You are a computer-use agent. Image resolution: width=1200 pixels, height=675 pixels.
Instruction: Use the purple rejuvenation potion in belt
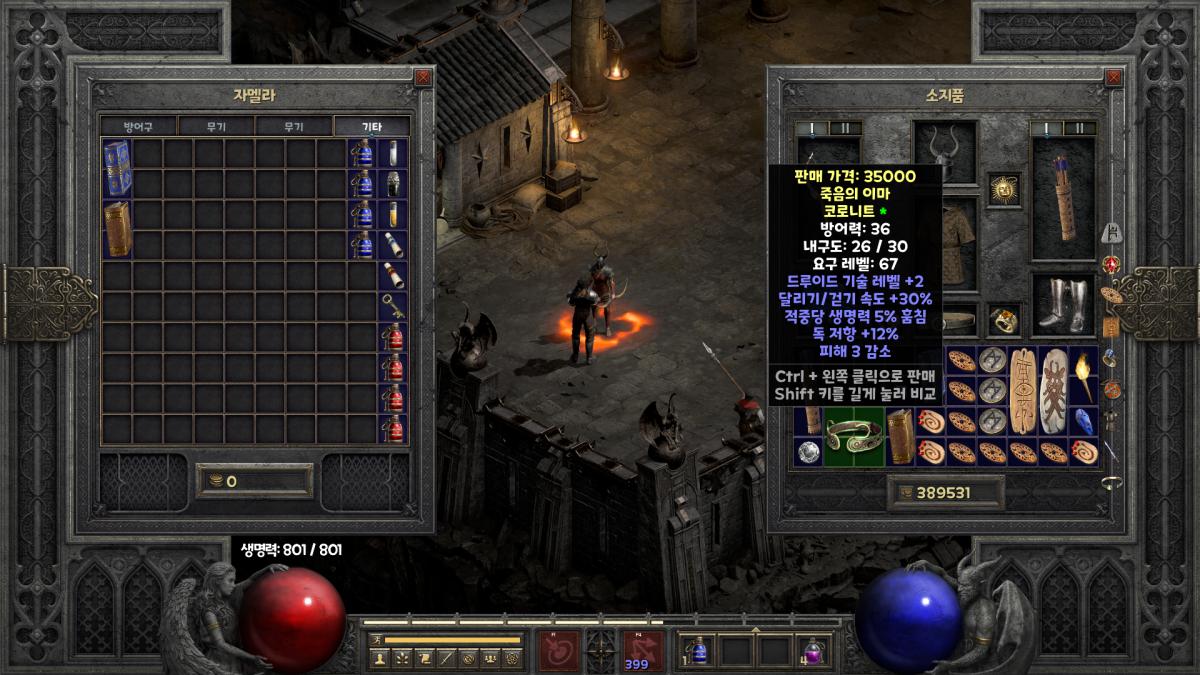[813, 649]
